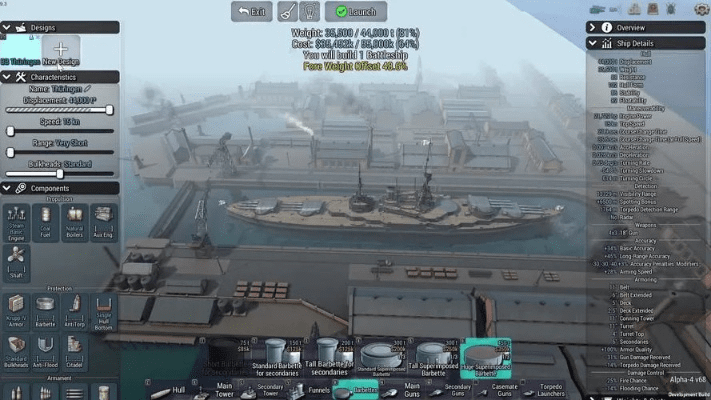Open the Anti-Torp protection option

pos(74,309)
